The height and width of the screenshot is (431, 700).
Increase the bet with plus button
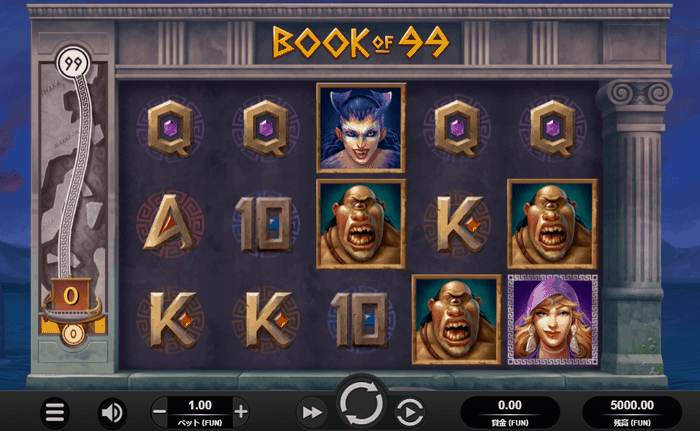(240, 411)
